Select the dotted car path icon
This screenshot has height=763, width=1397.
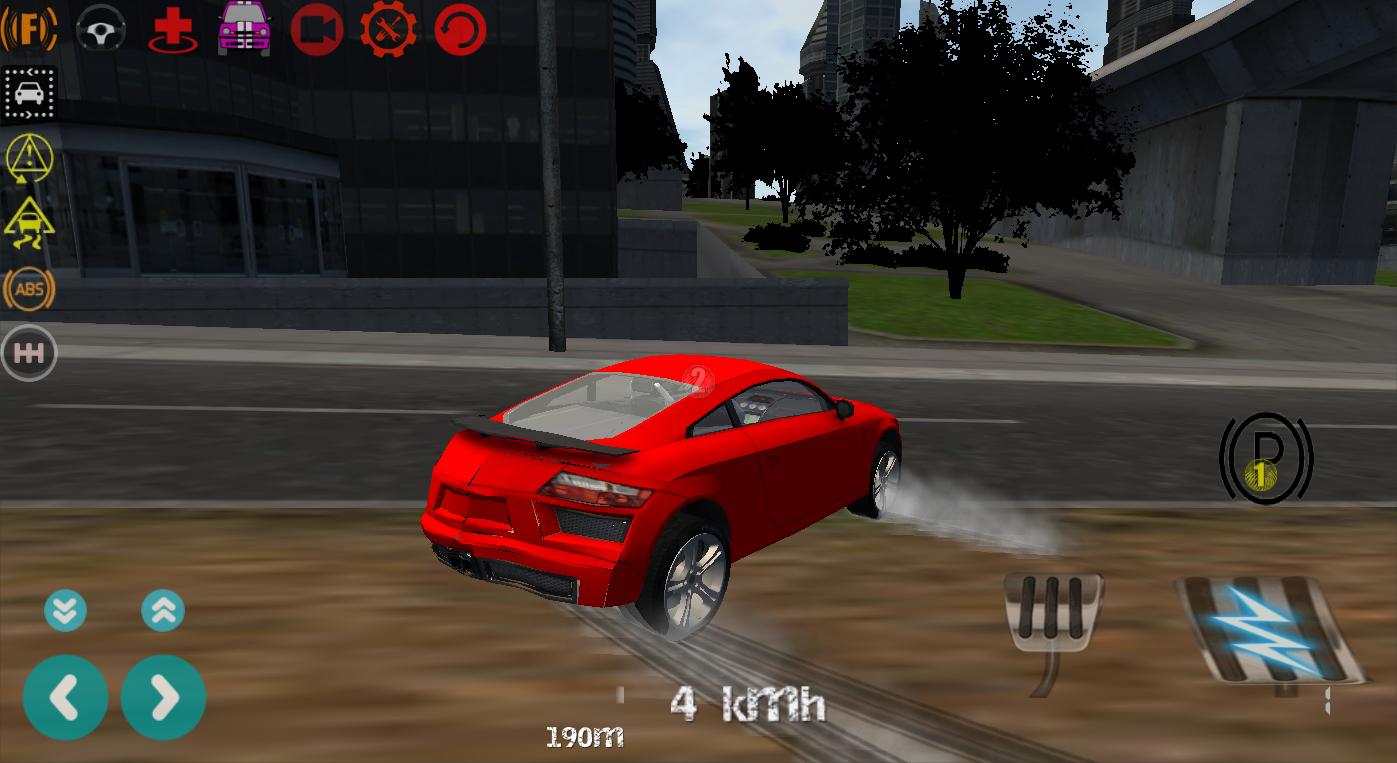coord(29,93)
